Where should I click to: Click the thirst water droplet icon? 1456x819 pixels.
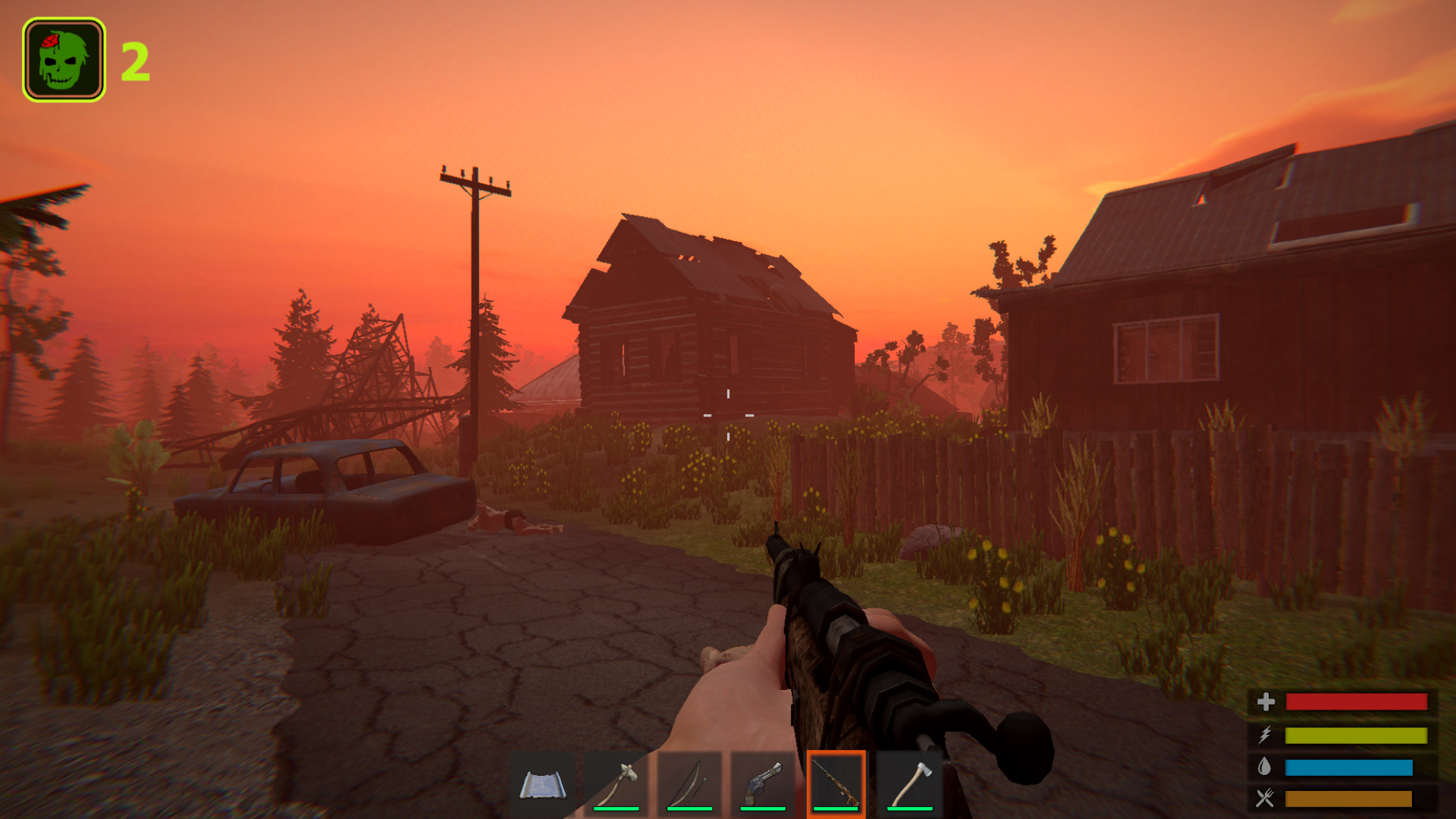pyautogui.click(x=1266, y=766)
